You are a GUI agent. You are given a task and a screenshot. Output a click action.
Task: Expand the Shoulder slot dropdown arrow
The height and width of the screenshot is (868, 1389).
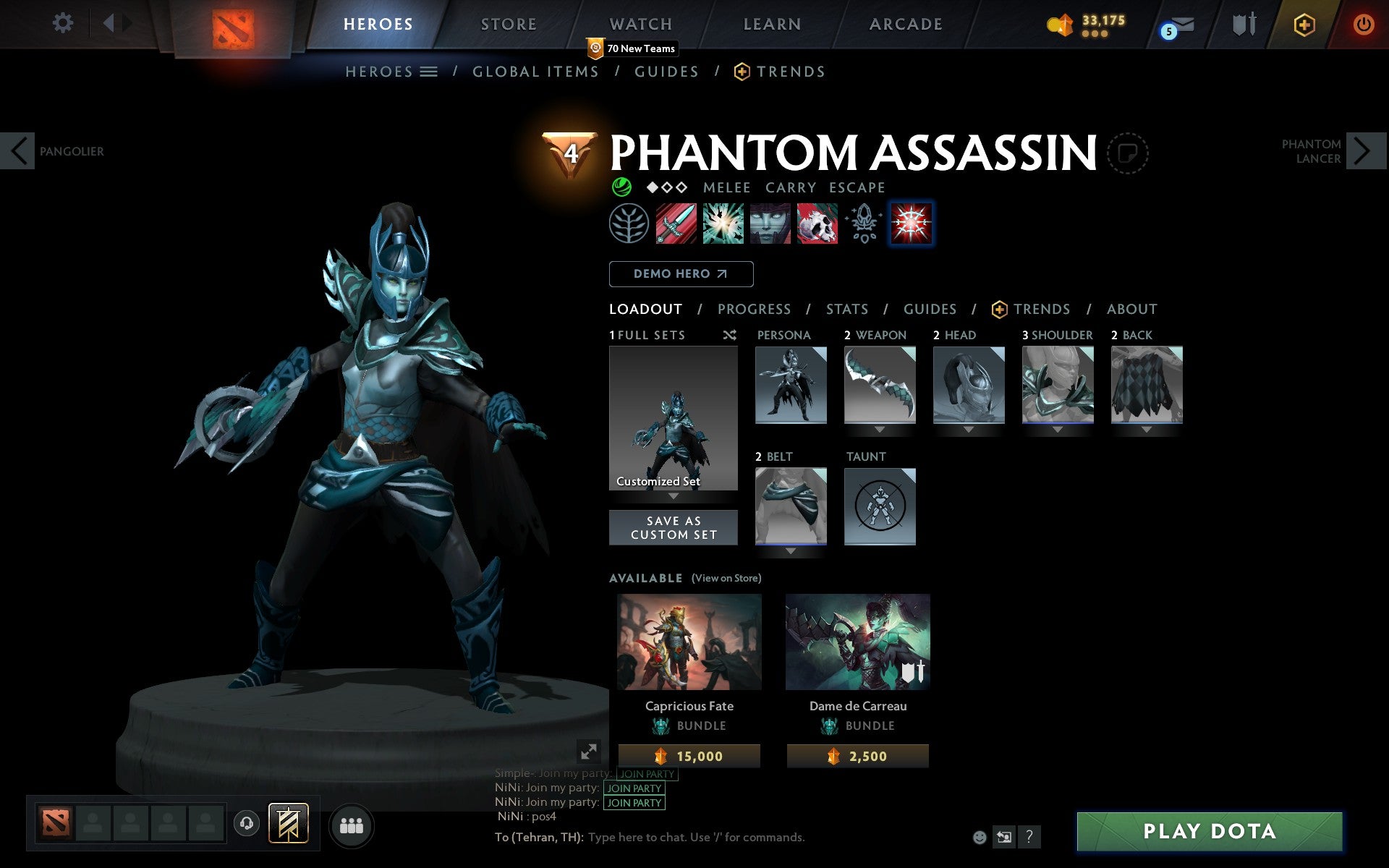pyautogui.click(x=1058, y=427)
